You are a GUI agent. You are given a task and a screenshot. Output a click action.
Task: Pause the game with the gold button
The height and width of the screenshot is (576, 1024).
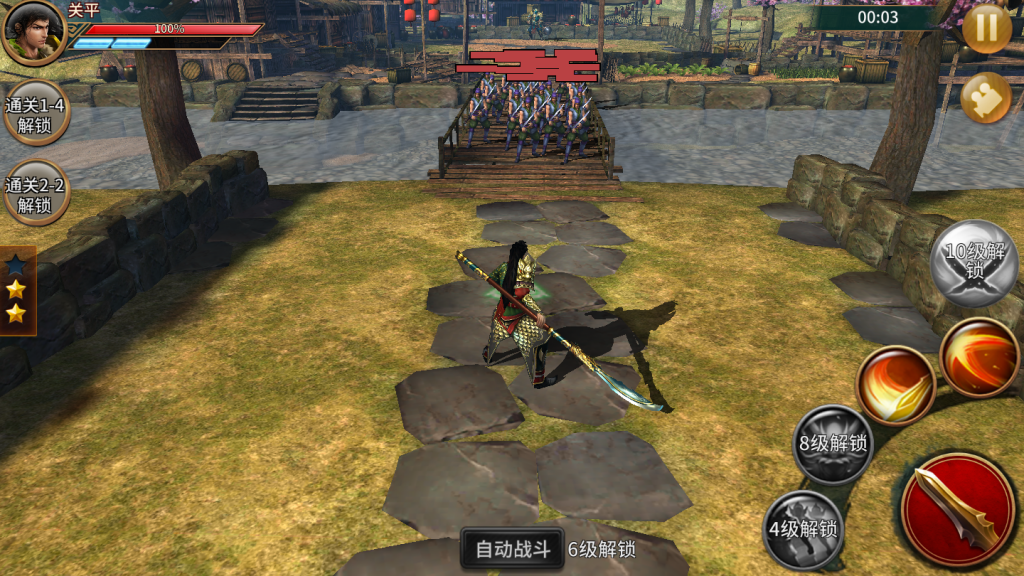[986, 28]
